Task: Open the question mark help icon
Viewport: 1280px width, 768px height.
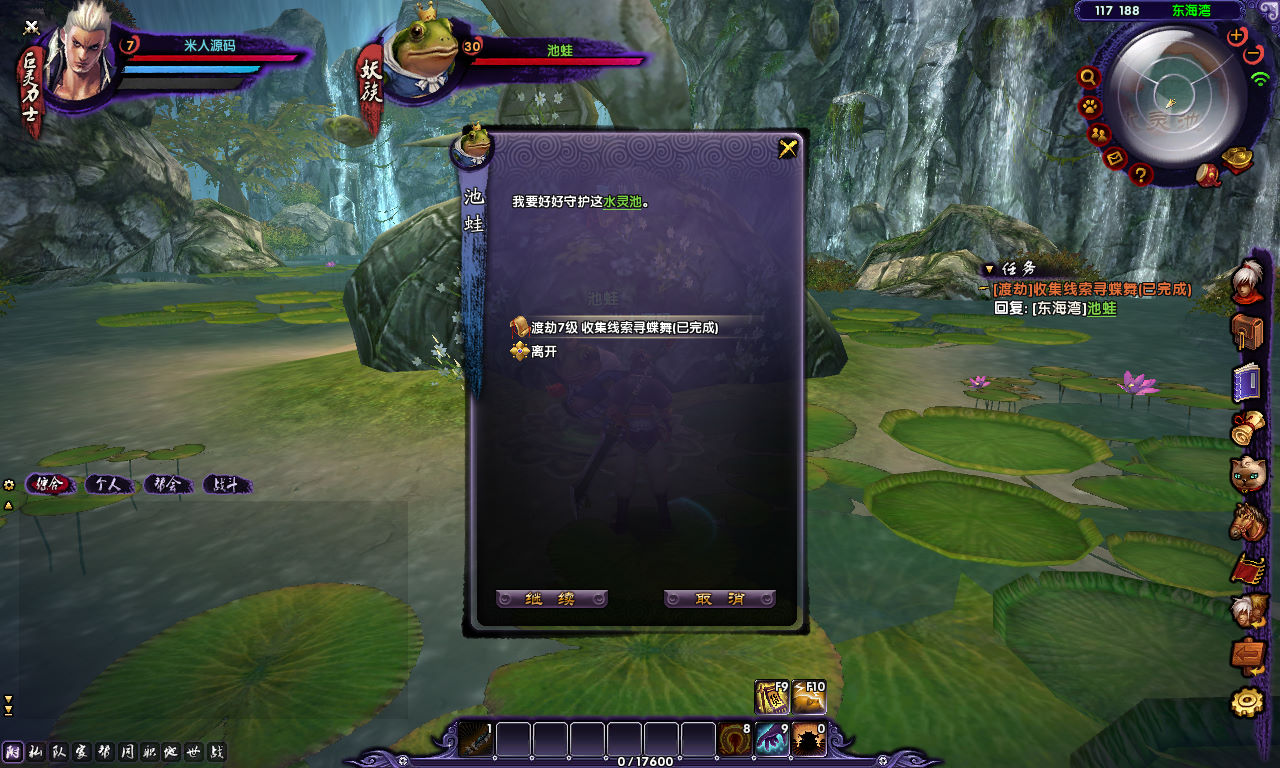Action: pos(1141,175)
